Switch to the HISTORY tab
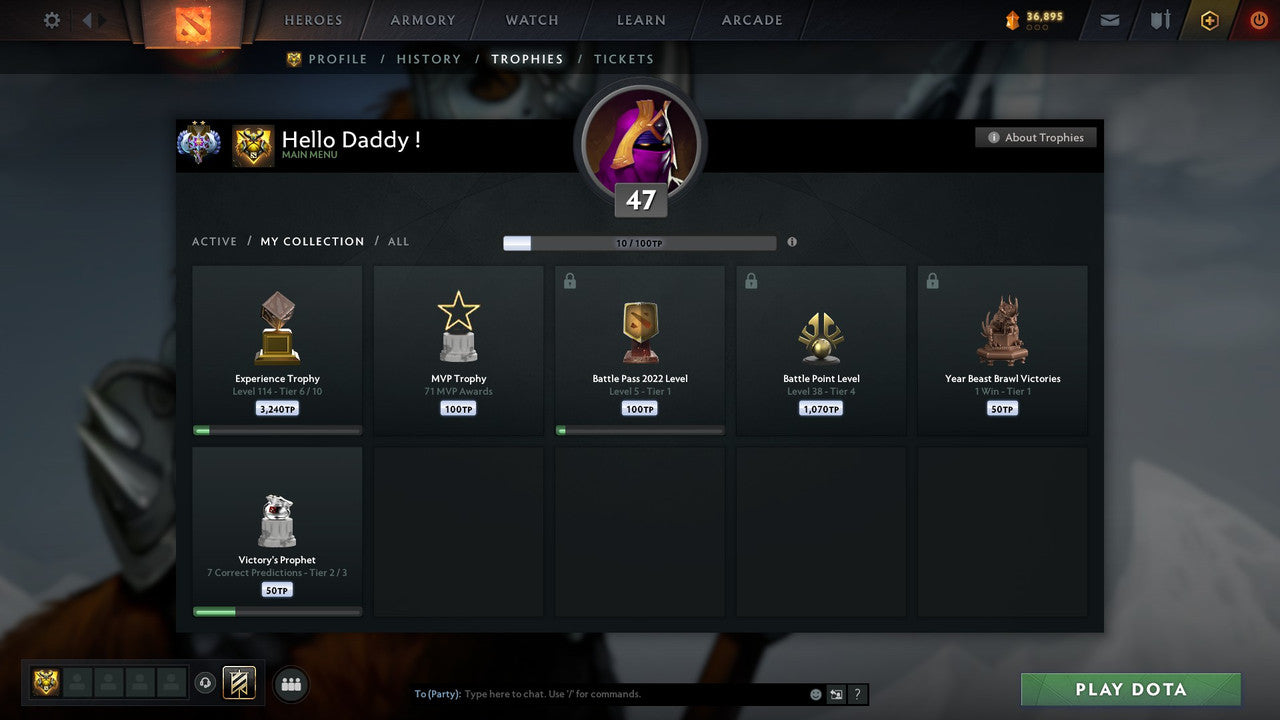The image size is (1280, 720). pos(428,59)
